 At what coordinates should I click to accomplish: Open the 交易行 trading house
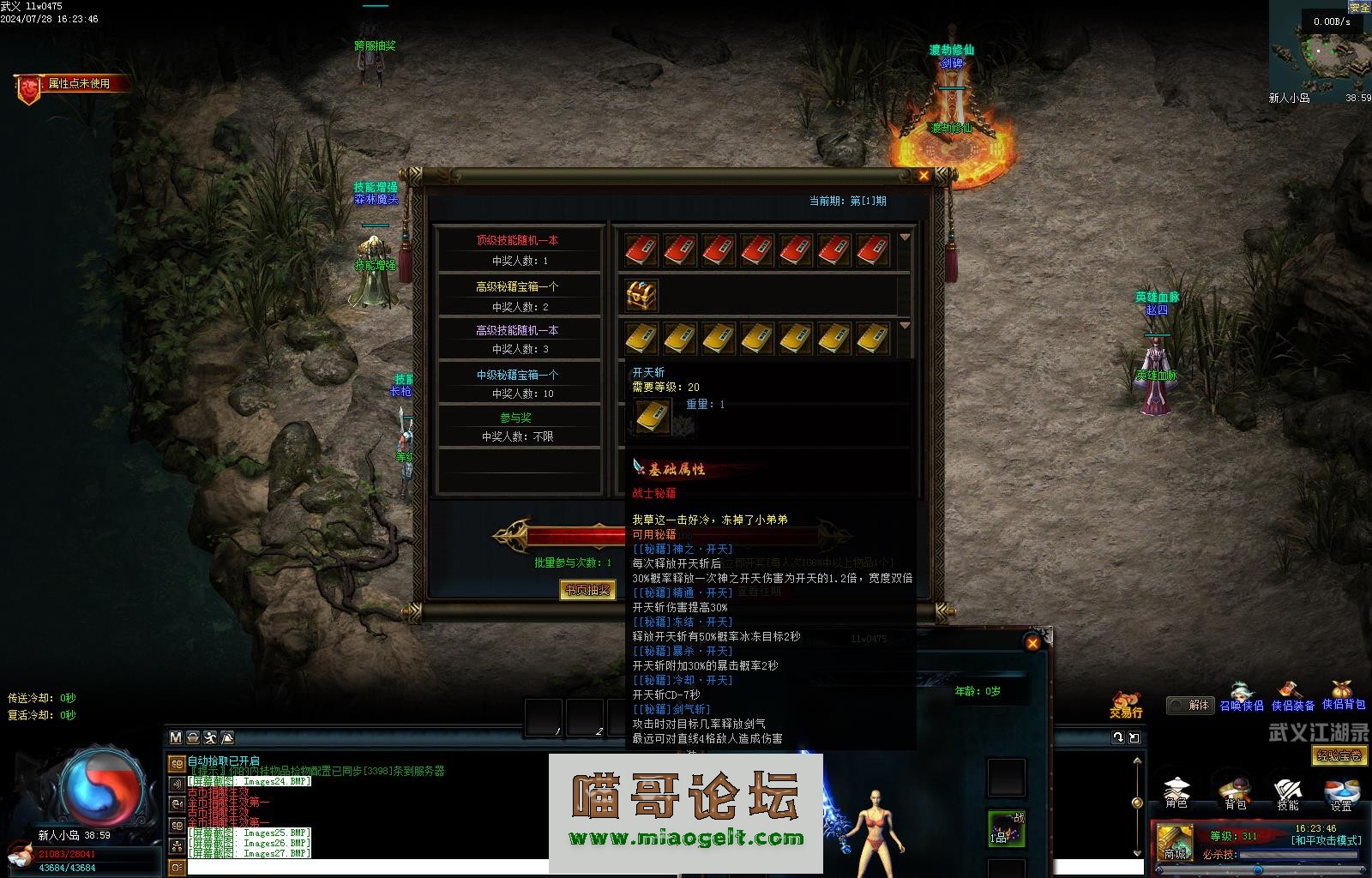(x=1126, y=704)
